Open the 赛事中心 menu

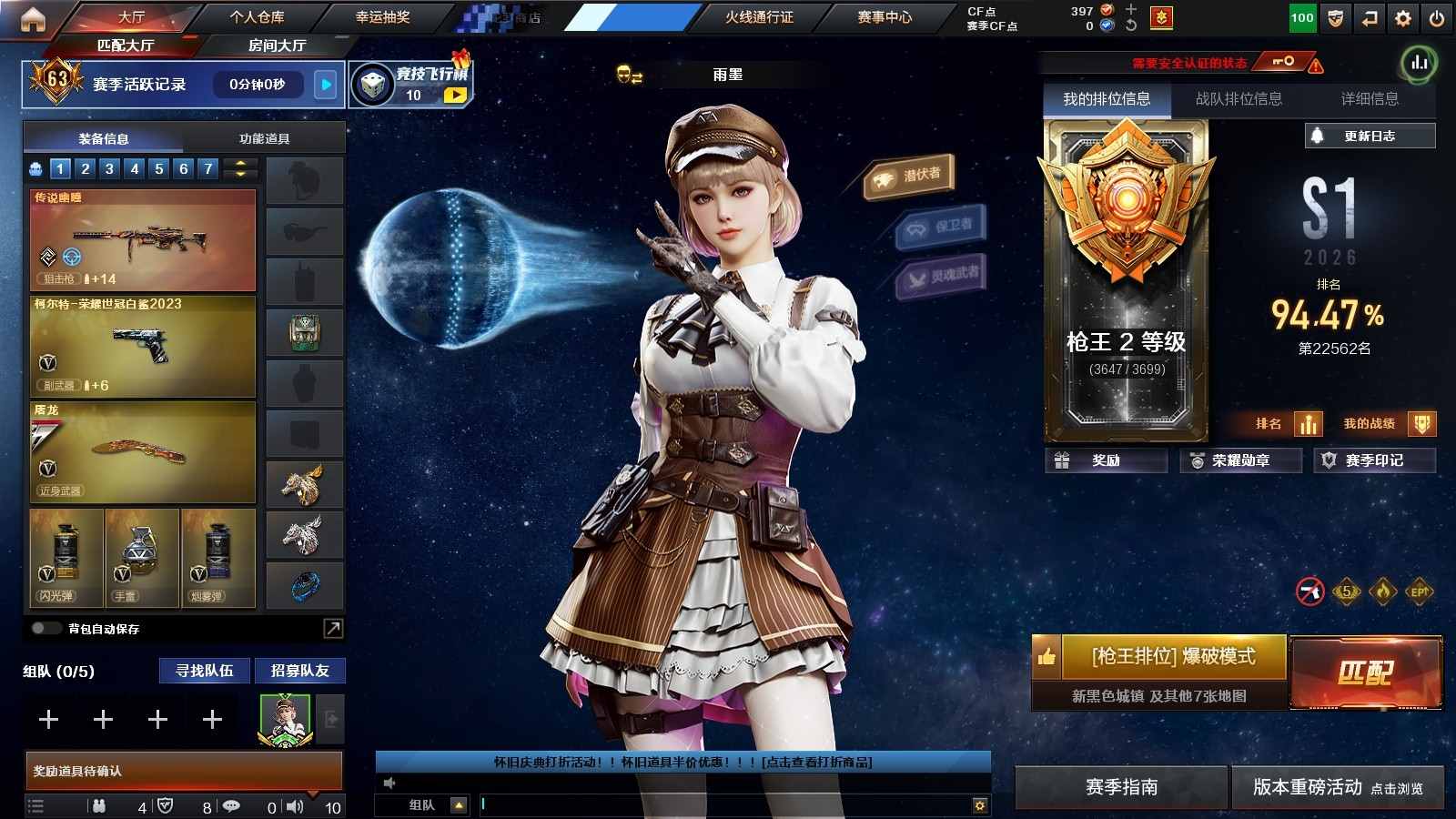(884, 16)
